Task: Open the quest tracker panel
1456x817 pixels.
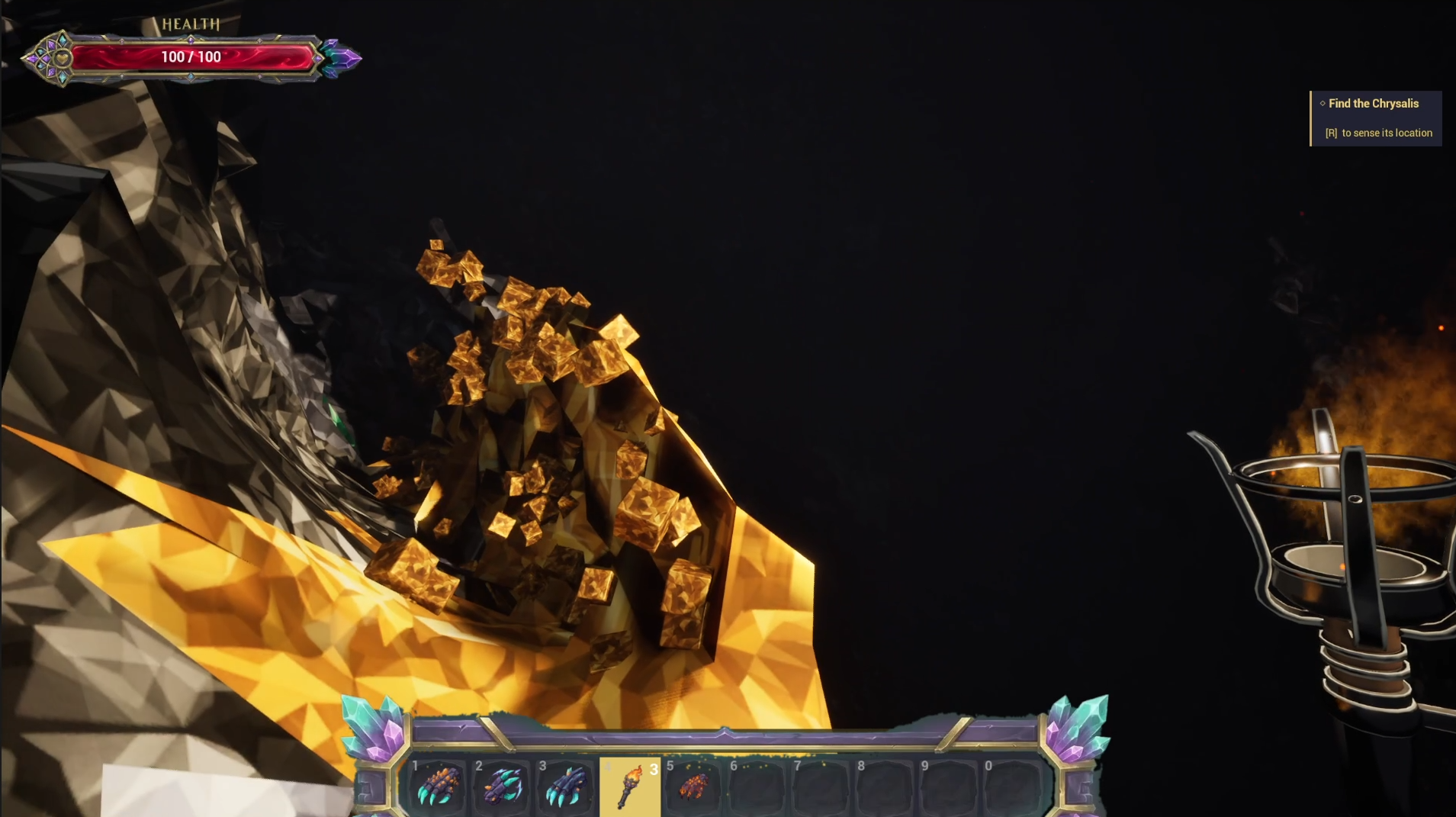Action: 1375,118
